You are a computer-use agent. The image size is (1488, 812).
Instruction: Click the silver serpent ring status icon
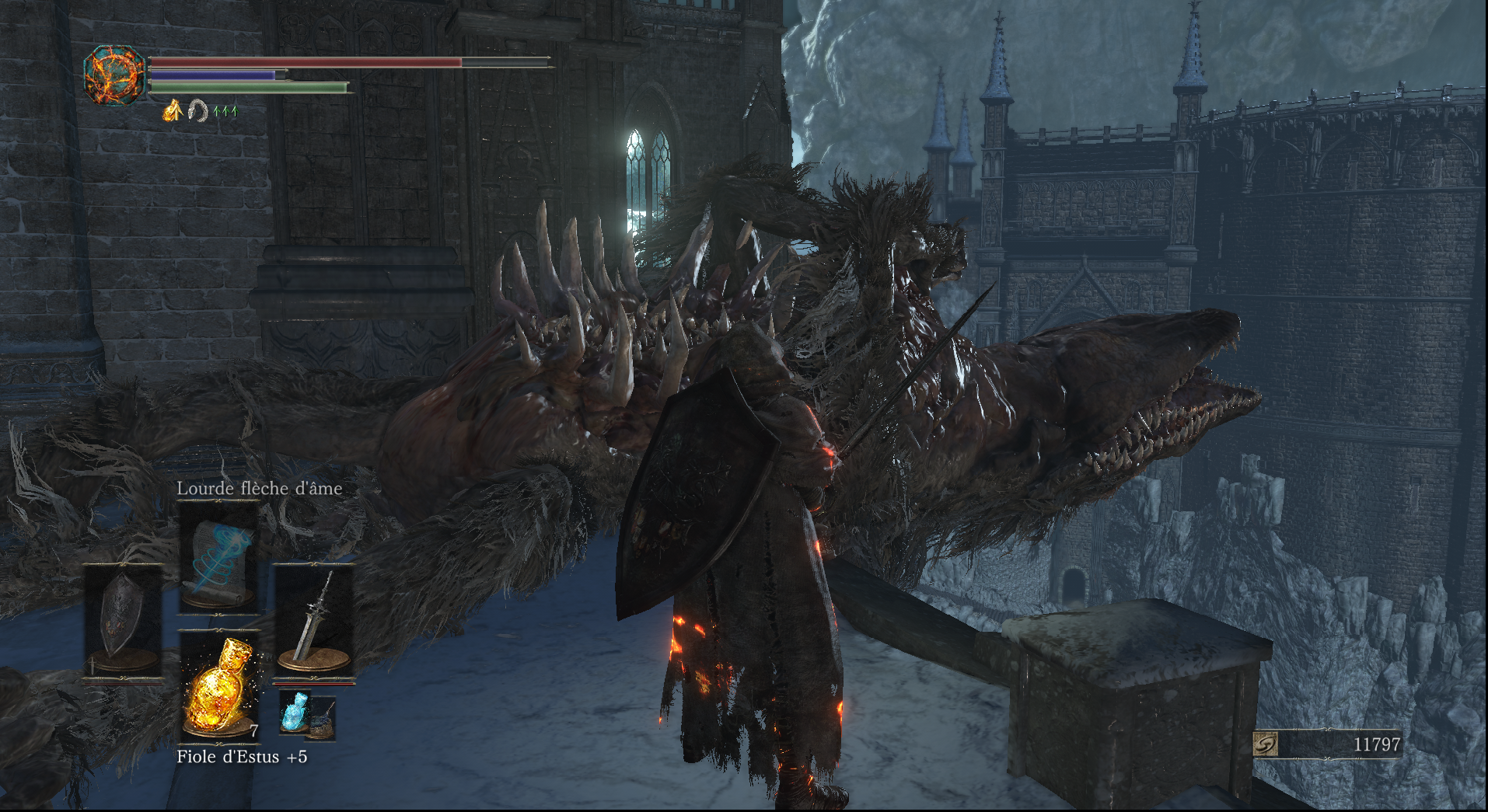click(198, 111)
